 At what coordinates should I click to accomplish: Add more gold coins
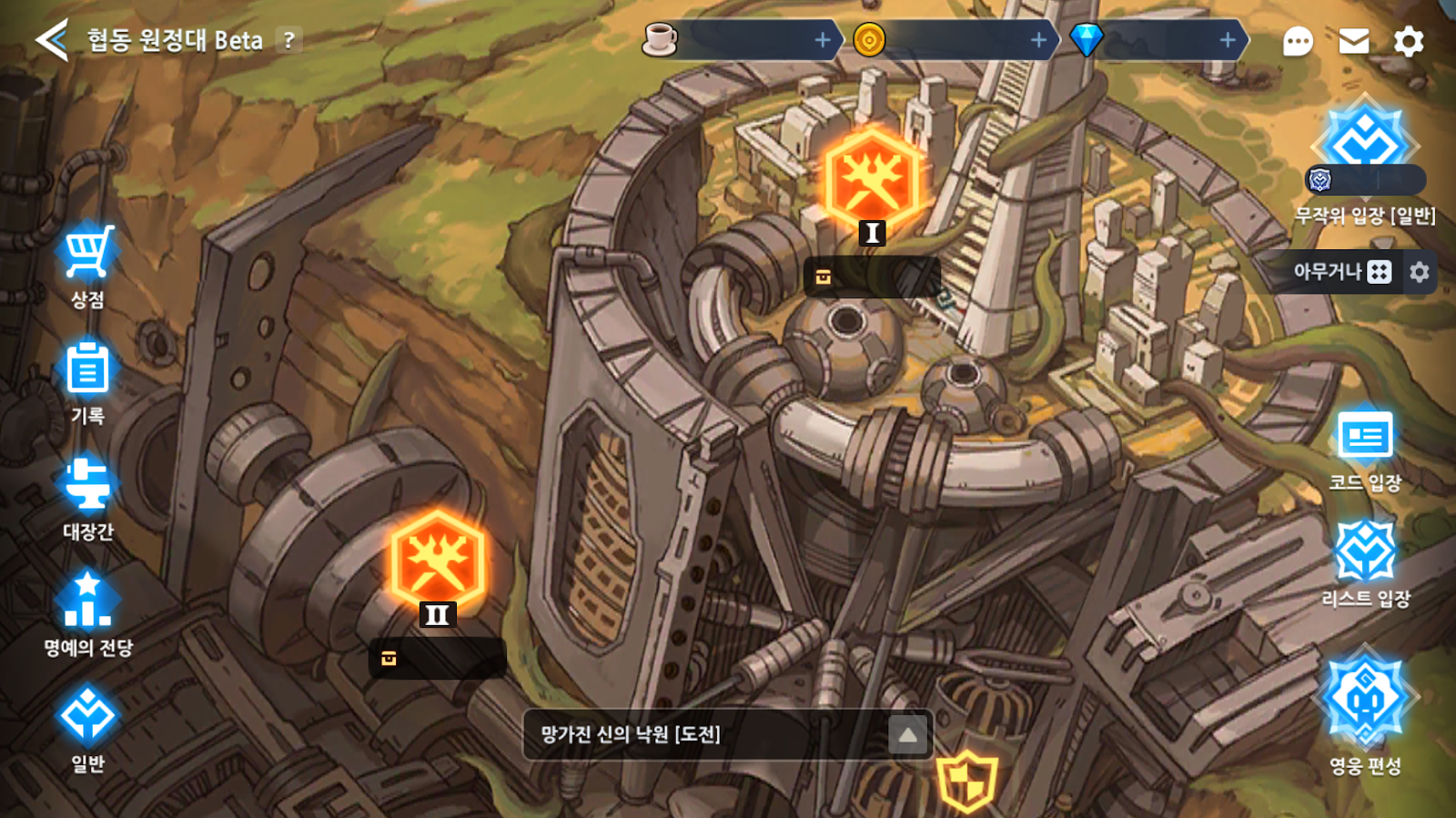(x=1038, y=40)
